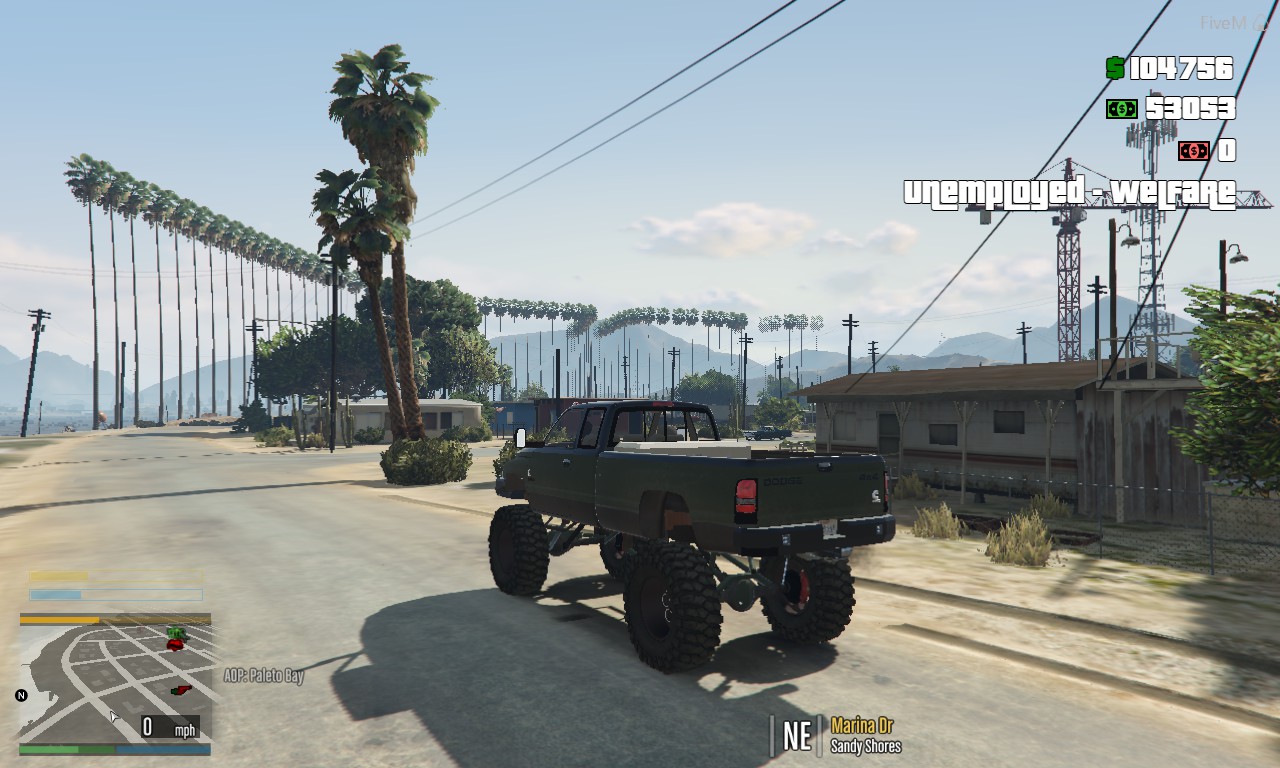Click the Unemployed - Welfare job title
Image resolution: width=1280 pixels, height=768 pixels.
[1072, 192]
